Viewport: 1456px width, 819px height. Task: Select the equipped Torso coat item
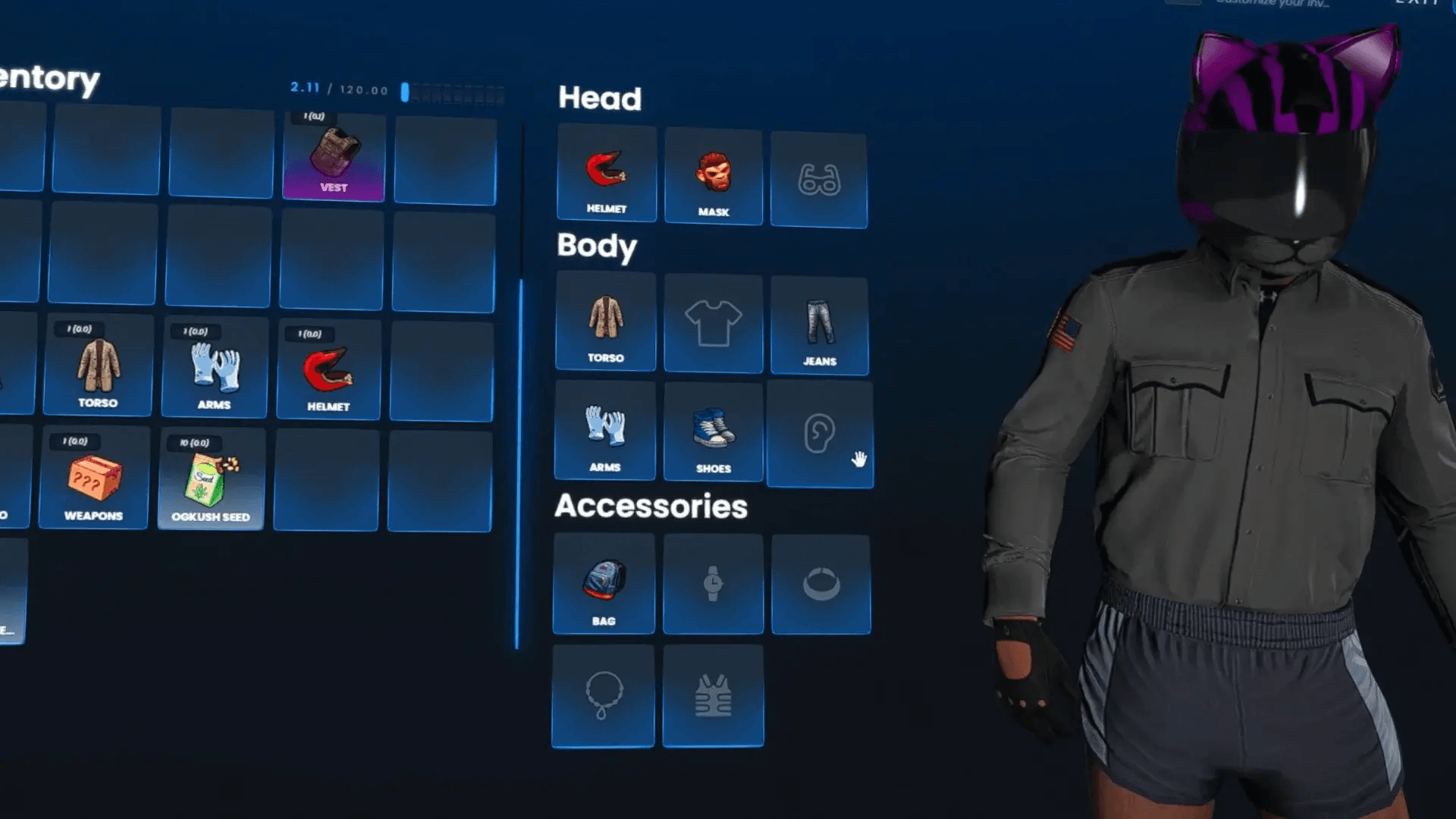pos(606,318)
